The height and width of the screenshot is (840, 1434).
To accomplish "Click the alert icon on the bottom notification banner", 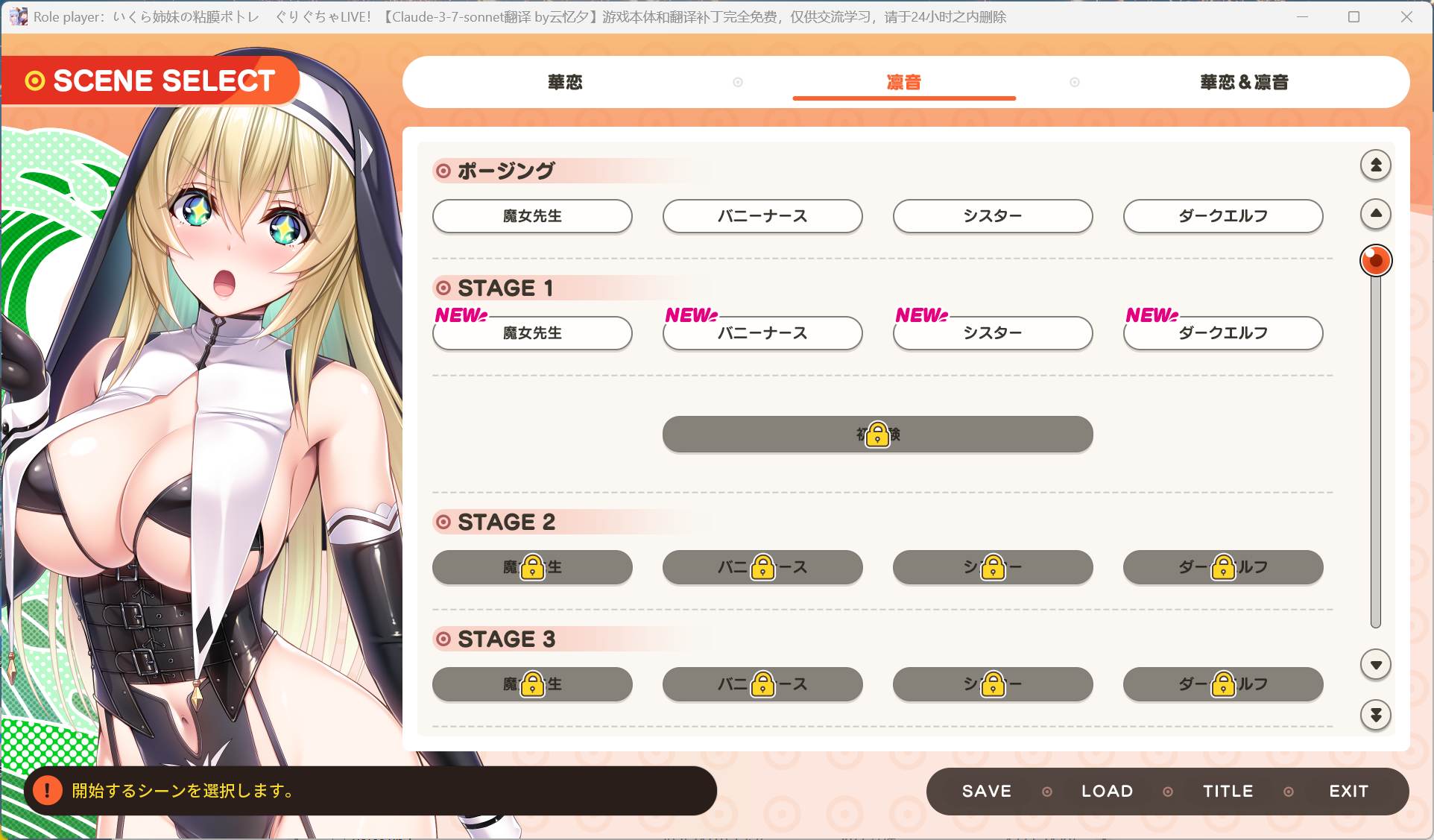I will pyautogui.click(x=48, y=792).
